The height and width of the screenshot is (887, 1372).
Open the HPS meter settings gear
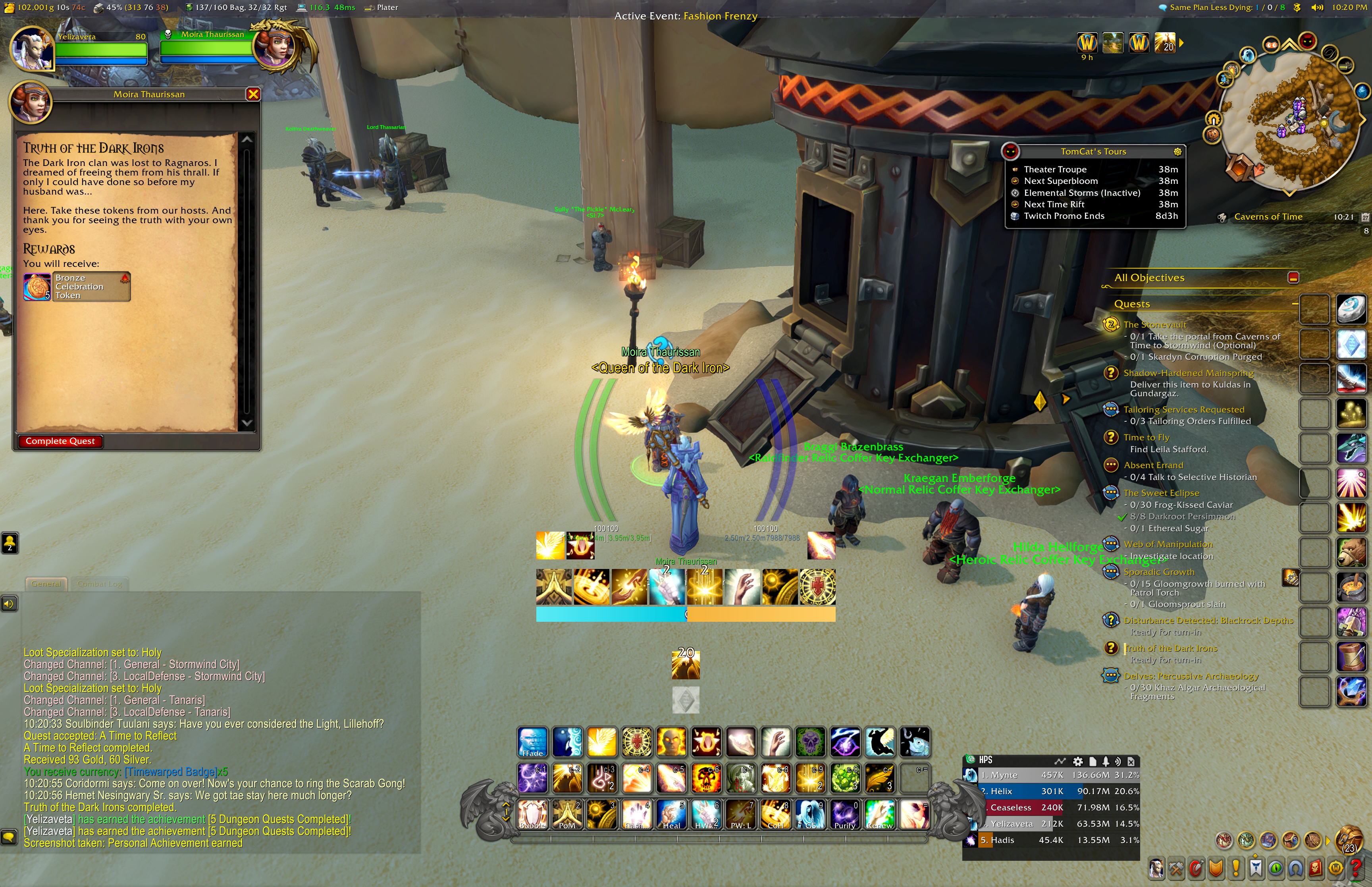(1077, 761)
